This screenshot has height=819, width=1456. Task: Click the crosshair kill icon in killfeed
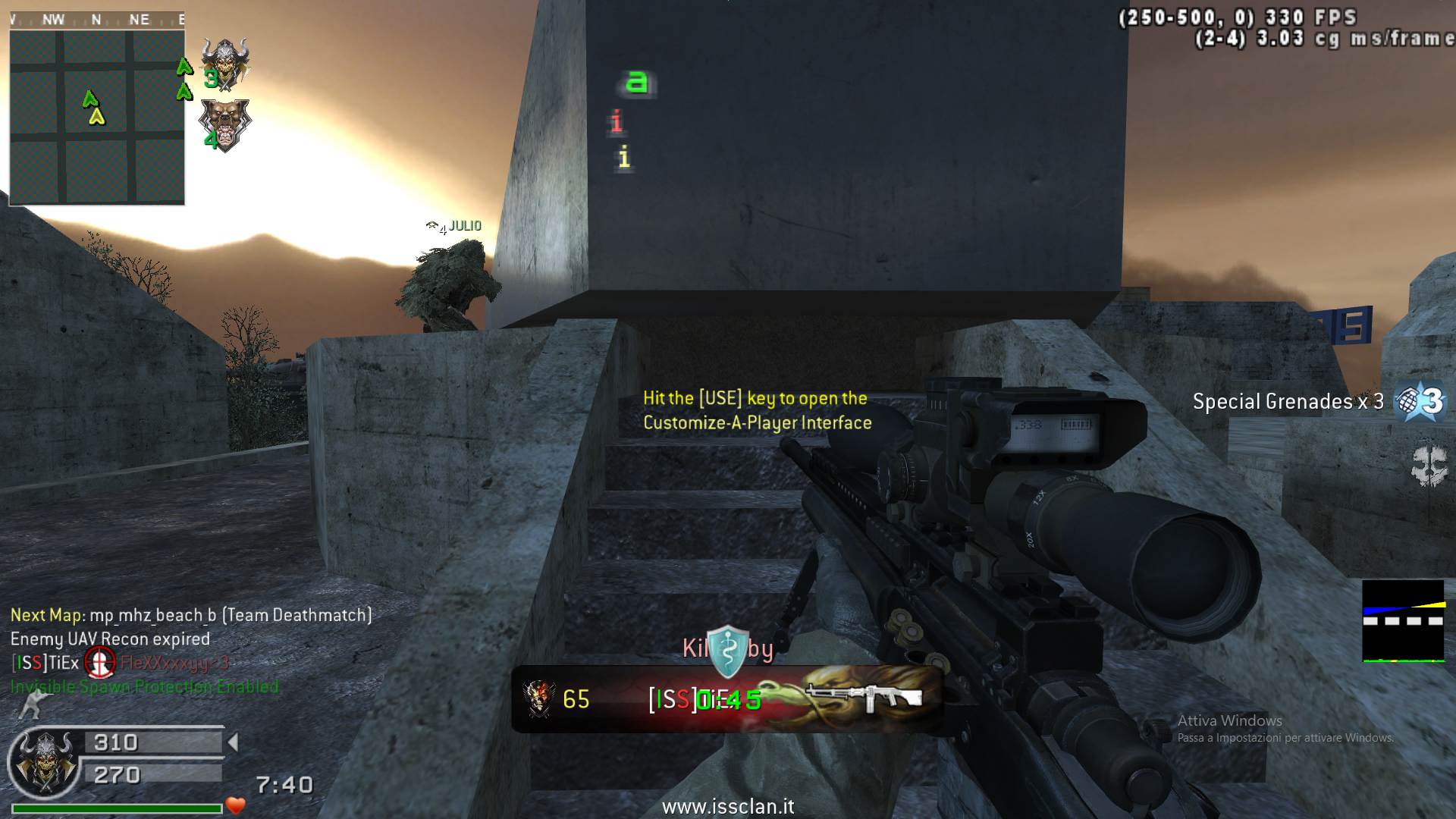pyautogui.click(x=99, y=663)
